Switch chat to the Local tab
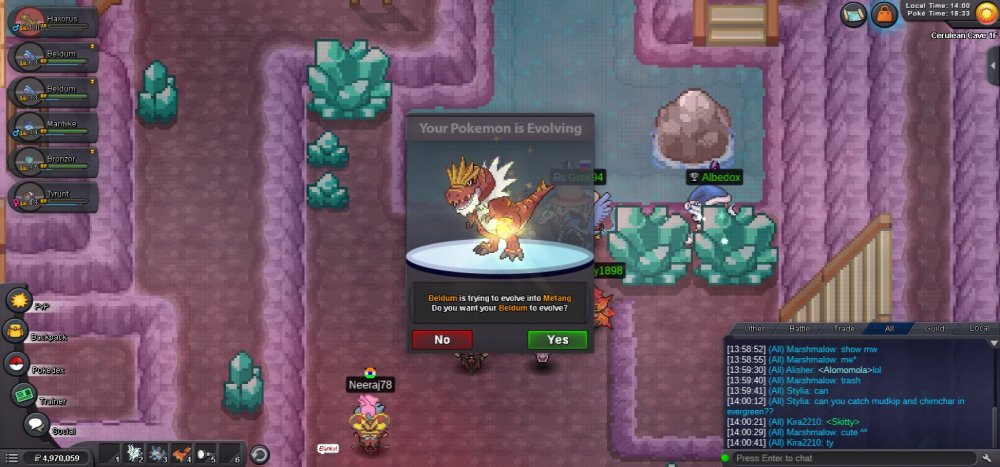The width and height of the screenshot is (1000, 467). [x=980, y=328]
